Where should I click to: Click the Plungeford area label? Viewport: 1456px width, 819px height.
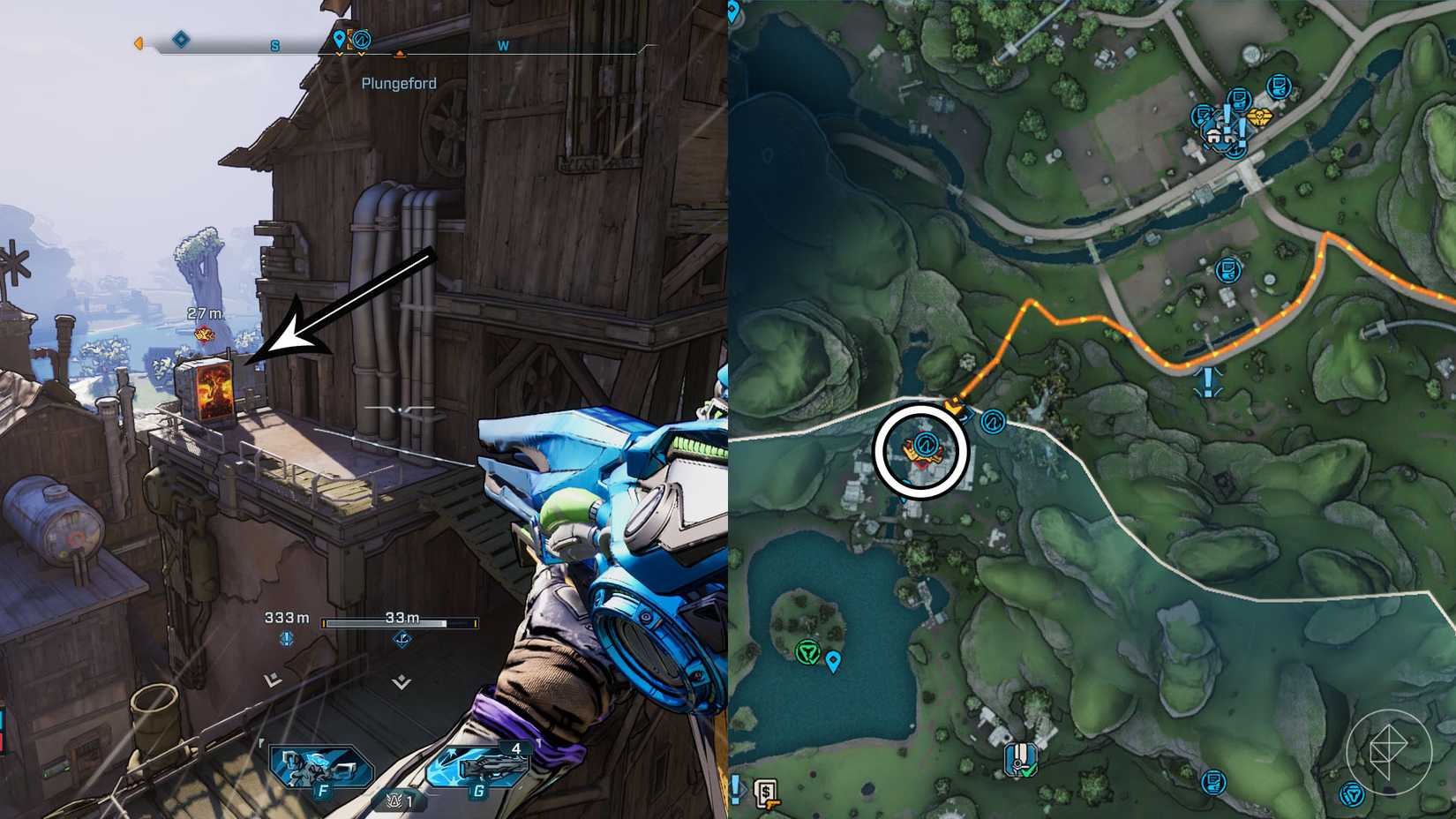point(399,82)
